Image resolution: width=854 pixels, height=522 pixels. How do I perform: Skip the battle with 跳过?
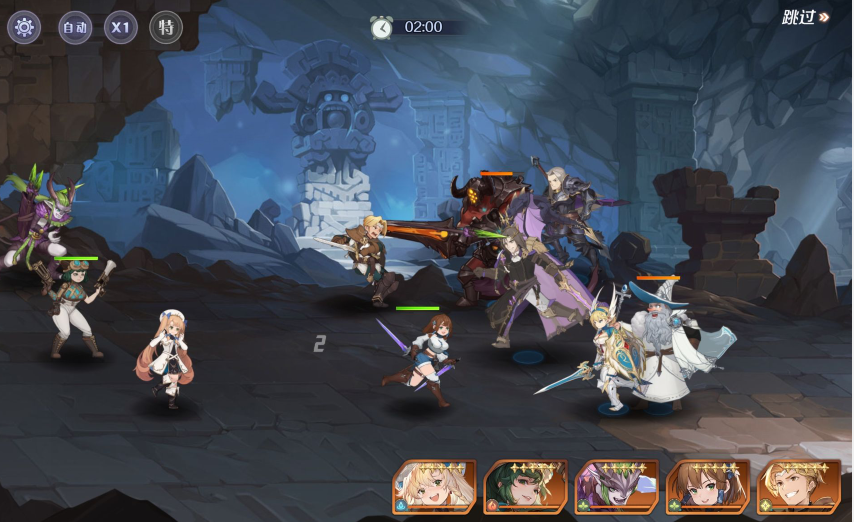pos(805,18)
